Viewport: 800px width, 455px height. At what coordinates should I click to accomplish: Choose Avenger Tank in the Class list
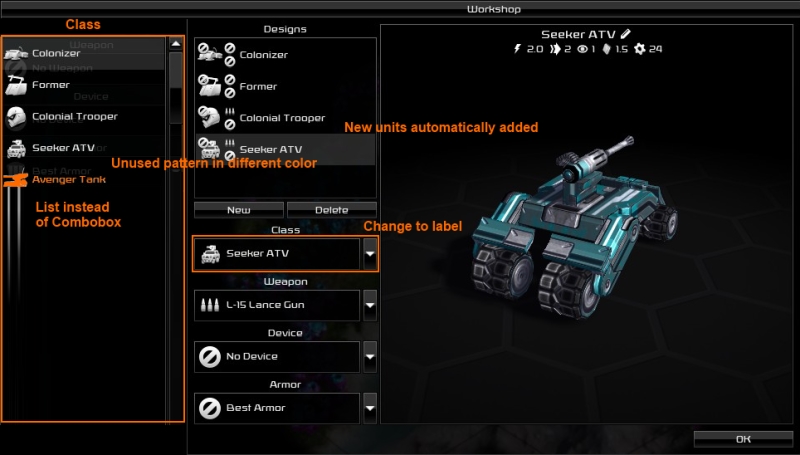[x=68, y=180]
